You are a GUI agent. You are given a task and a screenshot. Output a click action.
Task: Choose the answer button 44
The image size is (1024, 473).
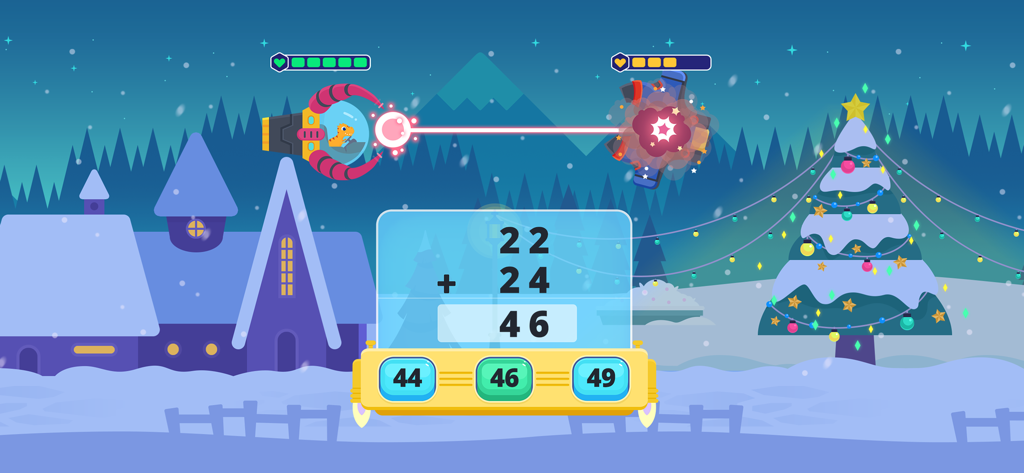[407, 379]
